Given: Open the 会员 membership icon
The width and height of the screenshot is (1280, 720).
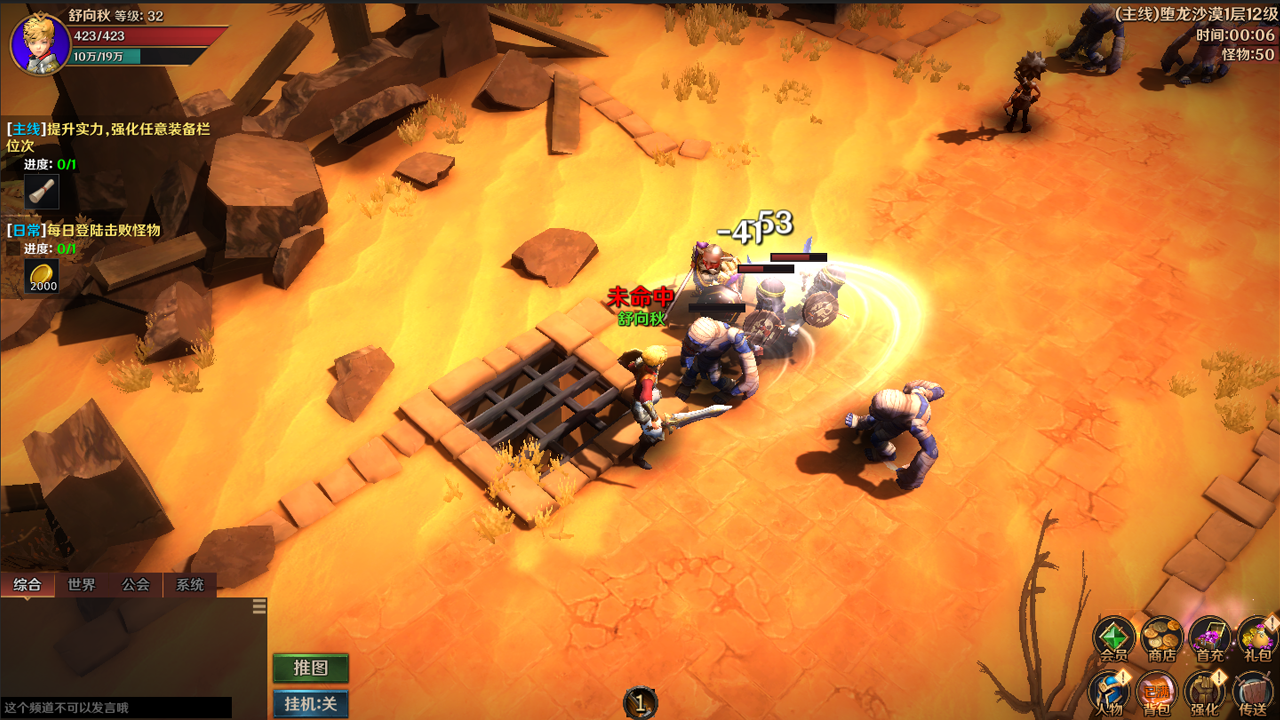Looking at the screenshot, I should [x=1113, y=639].
